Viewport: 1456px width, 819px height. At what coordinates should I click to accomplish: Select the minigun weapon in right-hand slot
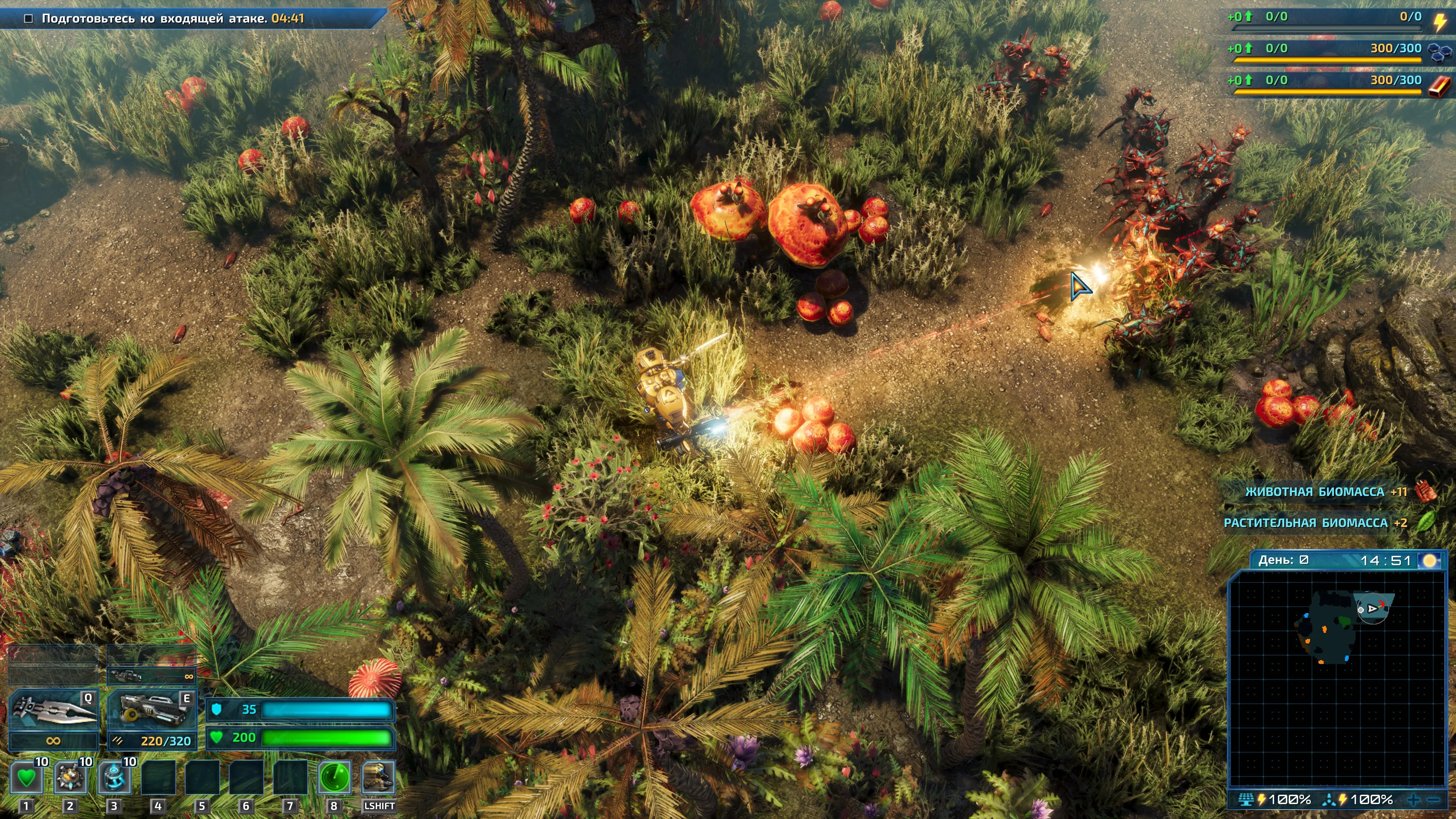pyautogui.click(x=152, y=710)
